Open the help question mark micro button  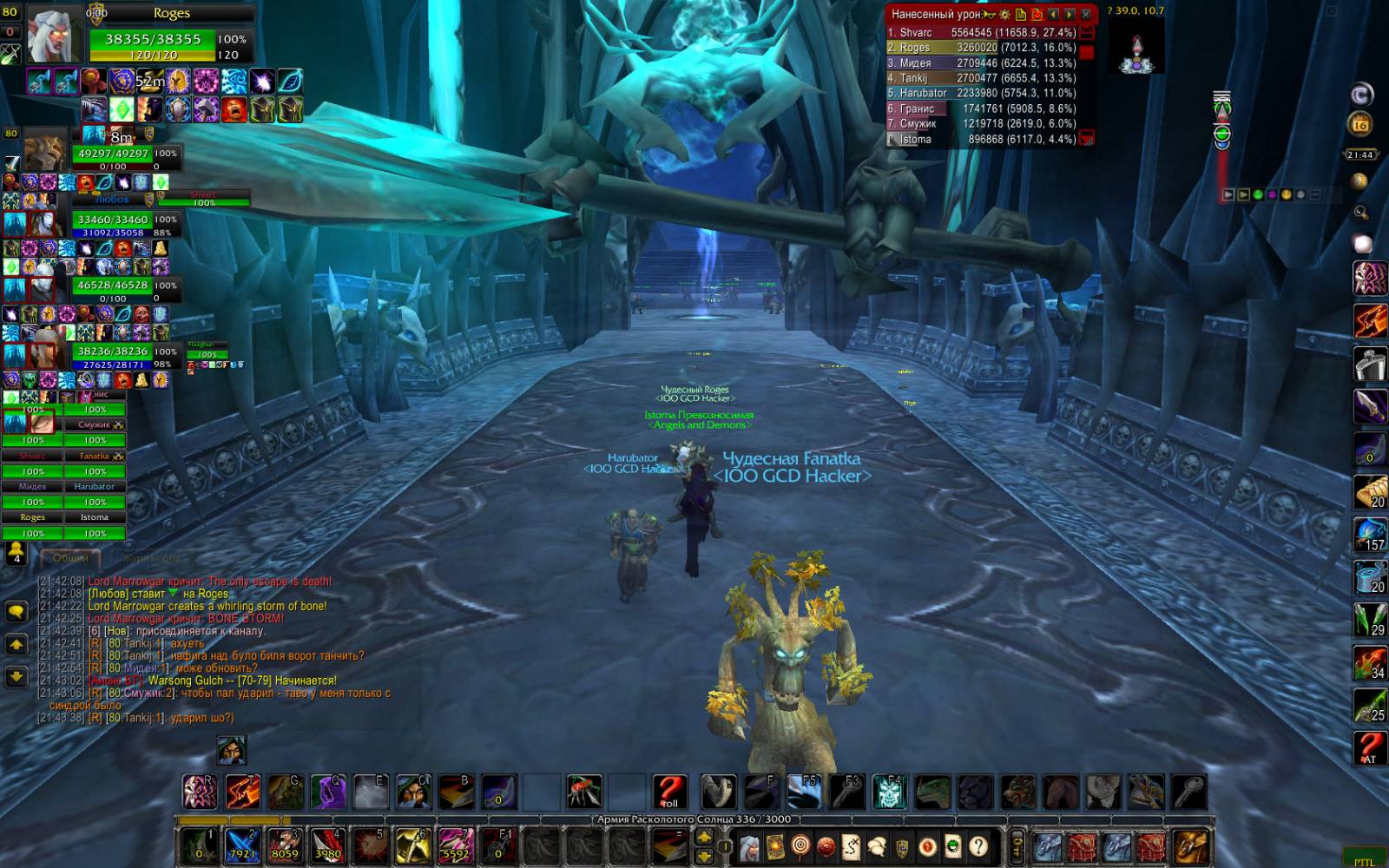[978, 845]
